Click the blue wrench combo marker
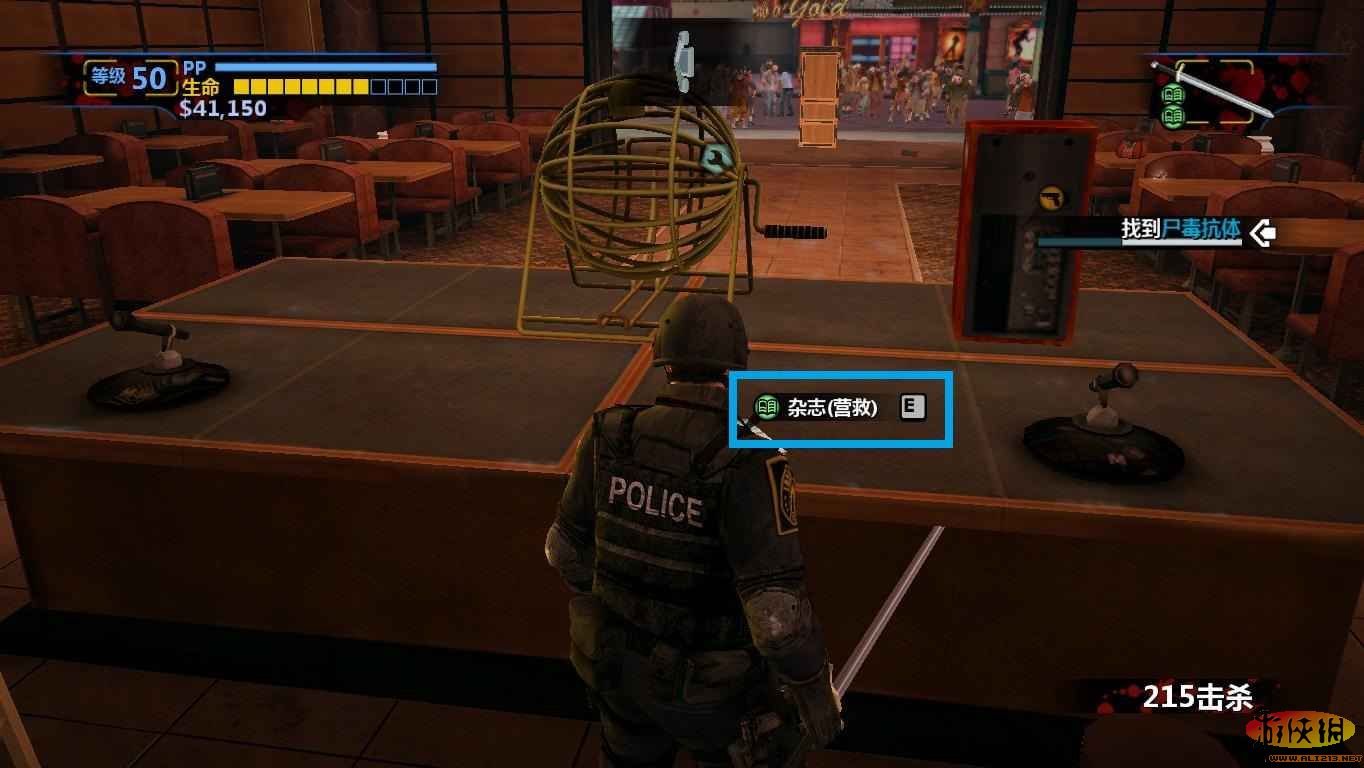Screen dimensions: 1364x768 point(716,157)
